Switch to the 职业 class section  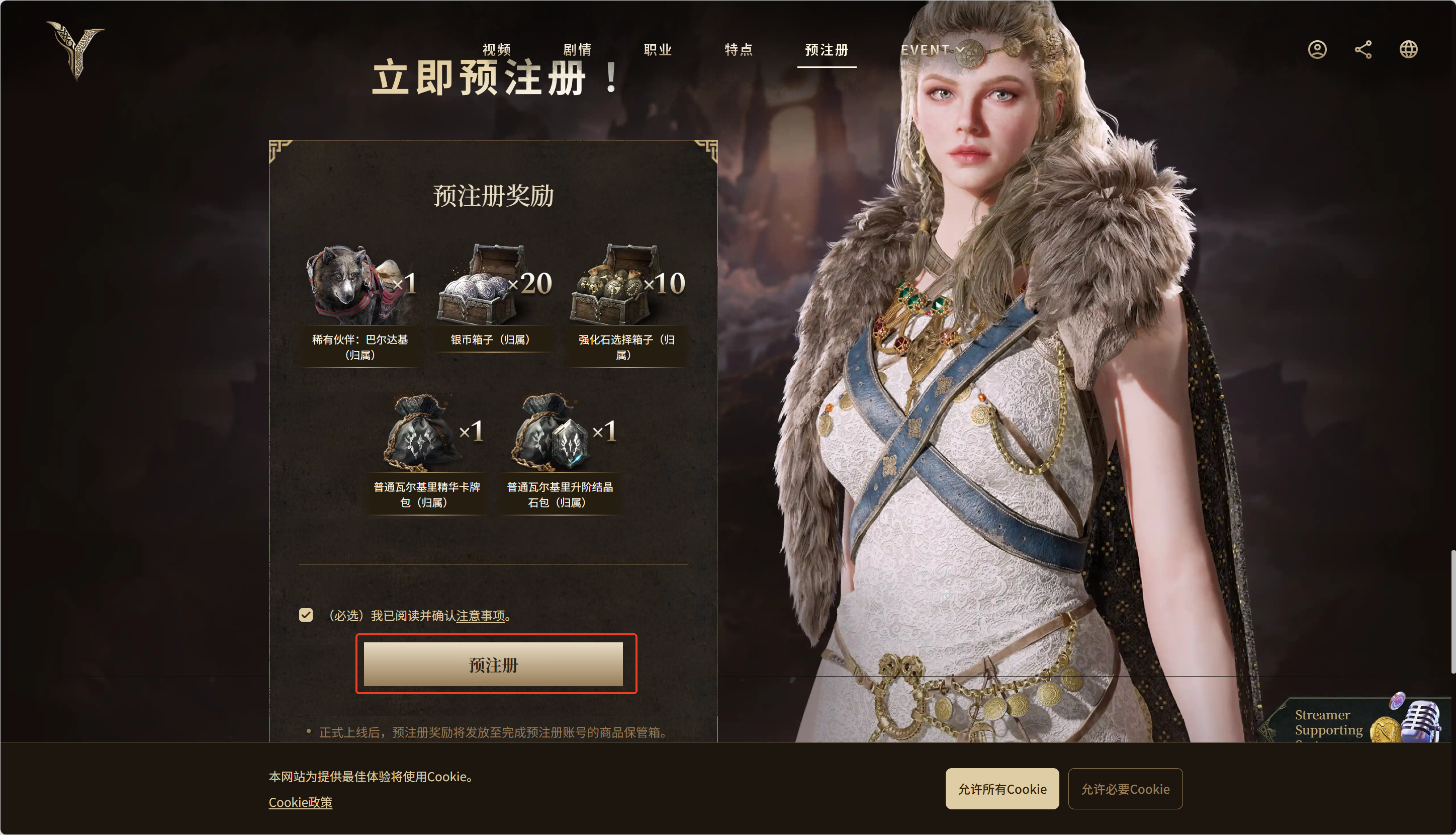[x=658, y=50]
